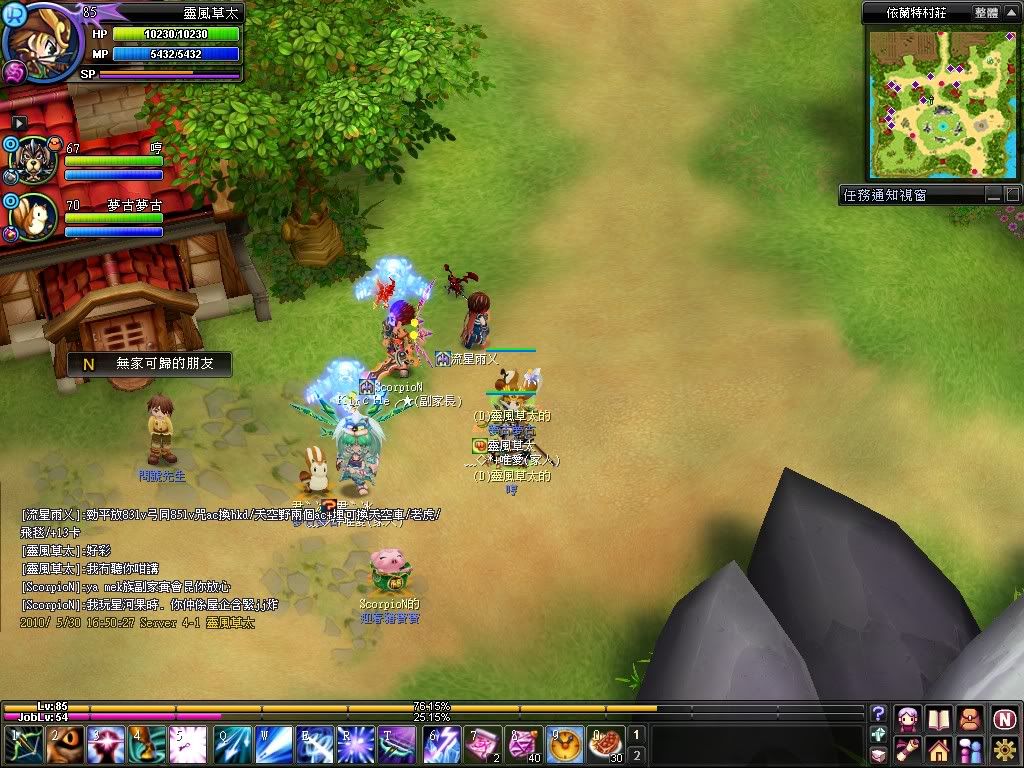
Task: Open the open-book icon in the menu
Action: point(938,719)
